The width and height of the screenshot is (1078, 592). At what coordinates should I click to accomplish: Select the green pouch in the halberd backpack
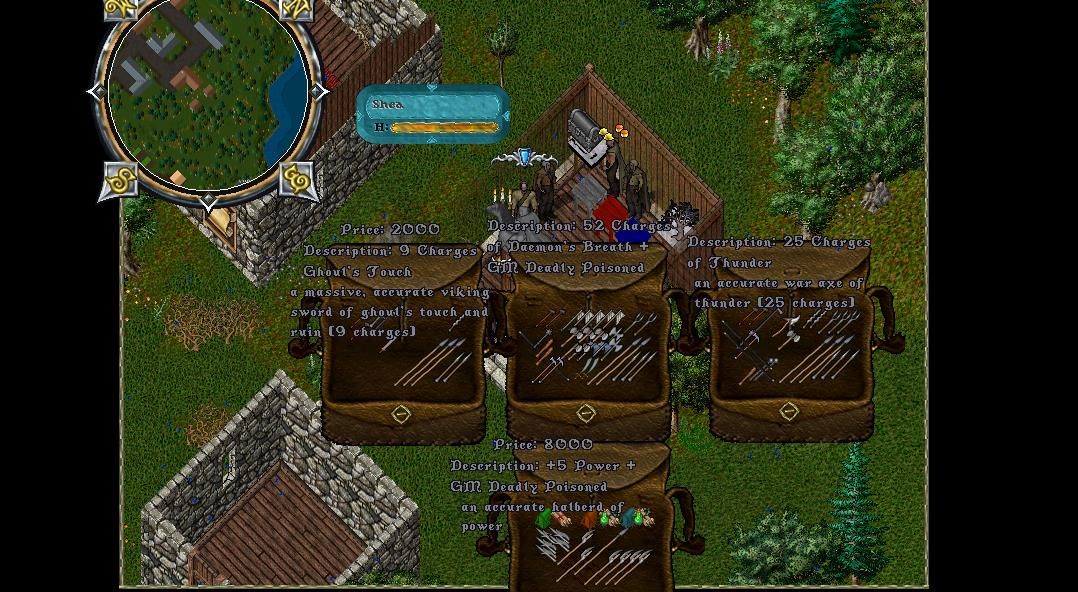[546, 518]
